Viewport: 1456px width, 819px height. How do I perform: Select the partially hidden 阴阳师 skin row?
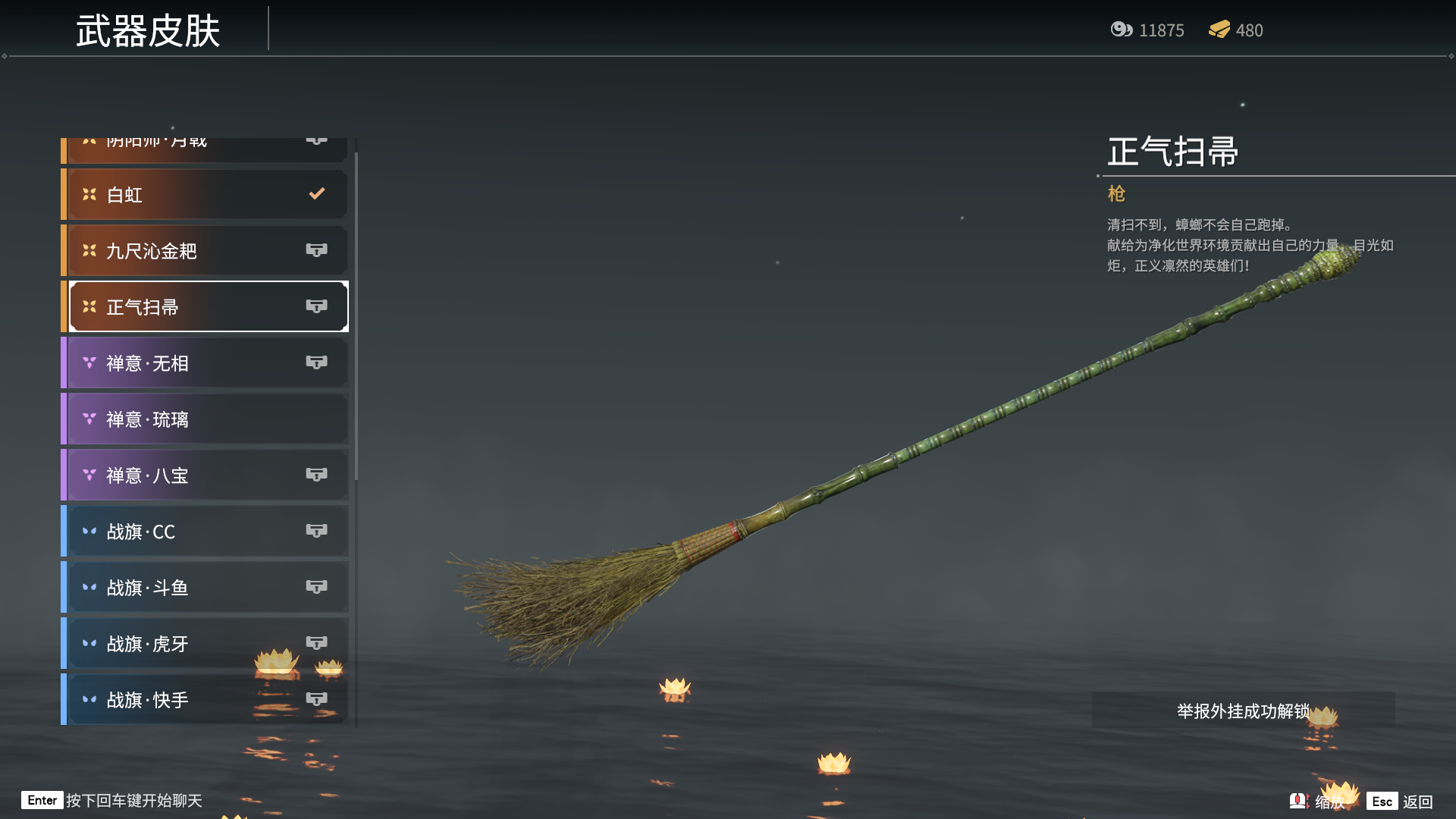tap(206, 148)
